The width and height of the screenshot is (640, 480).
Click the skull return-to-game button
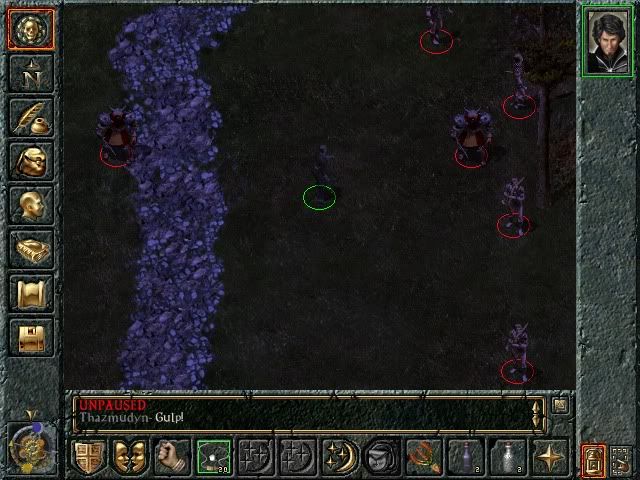tap(30, 28)
